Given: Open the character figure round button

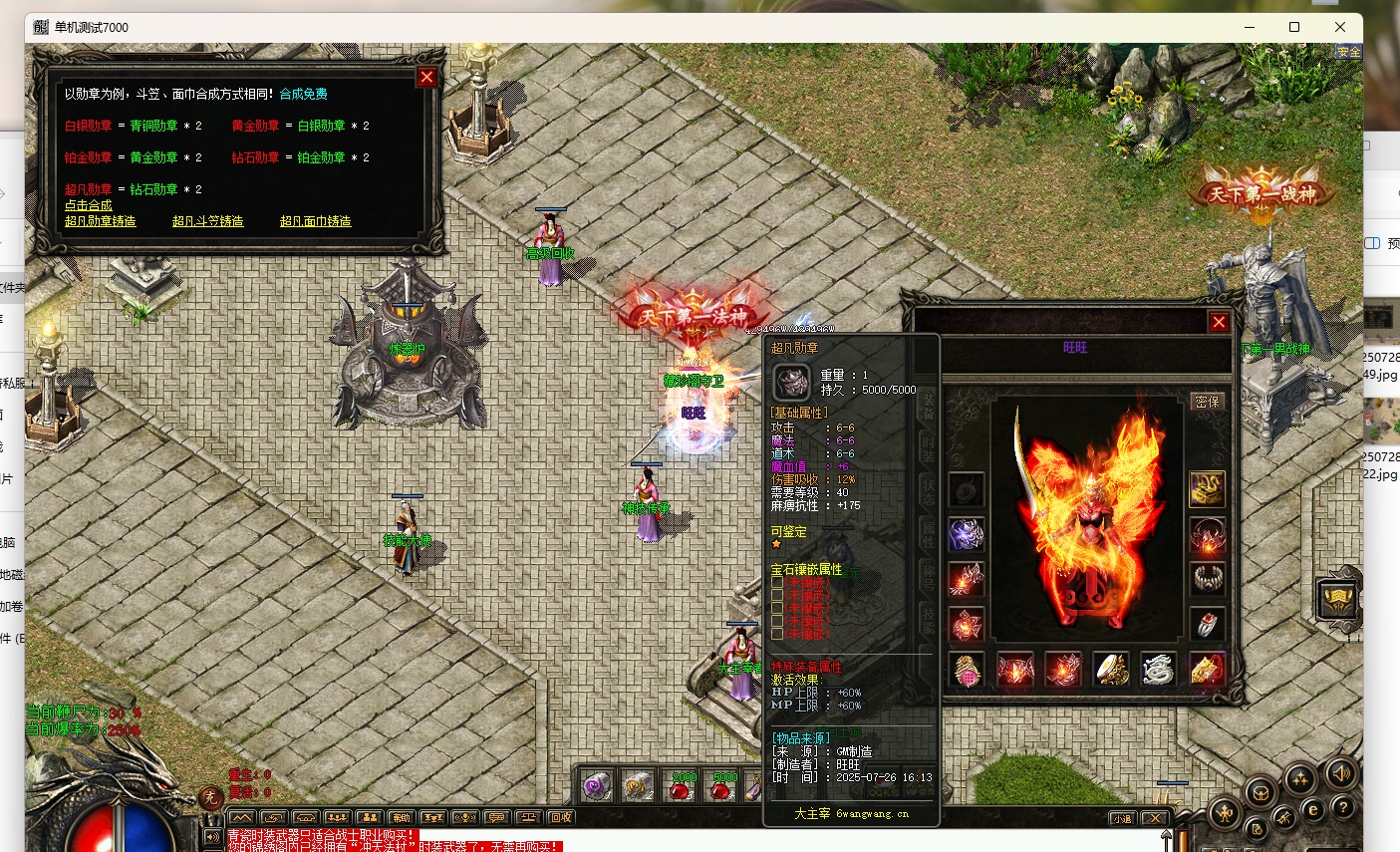Looking at the screenshot, I should click(1227, 813).
